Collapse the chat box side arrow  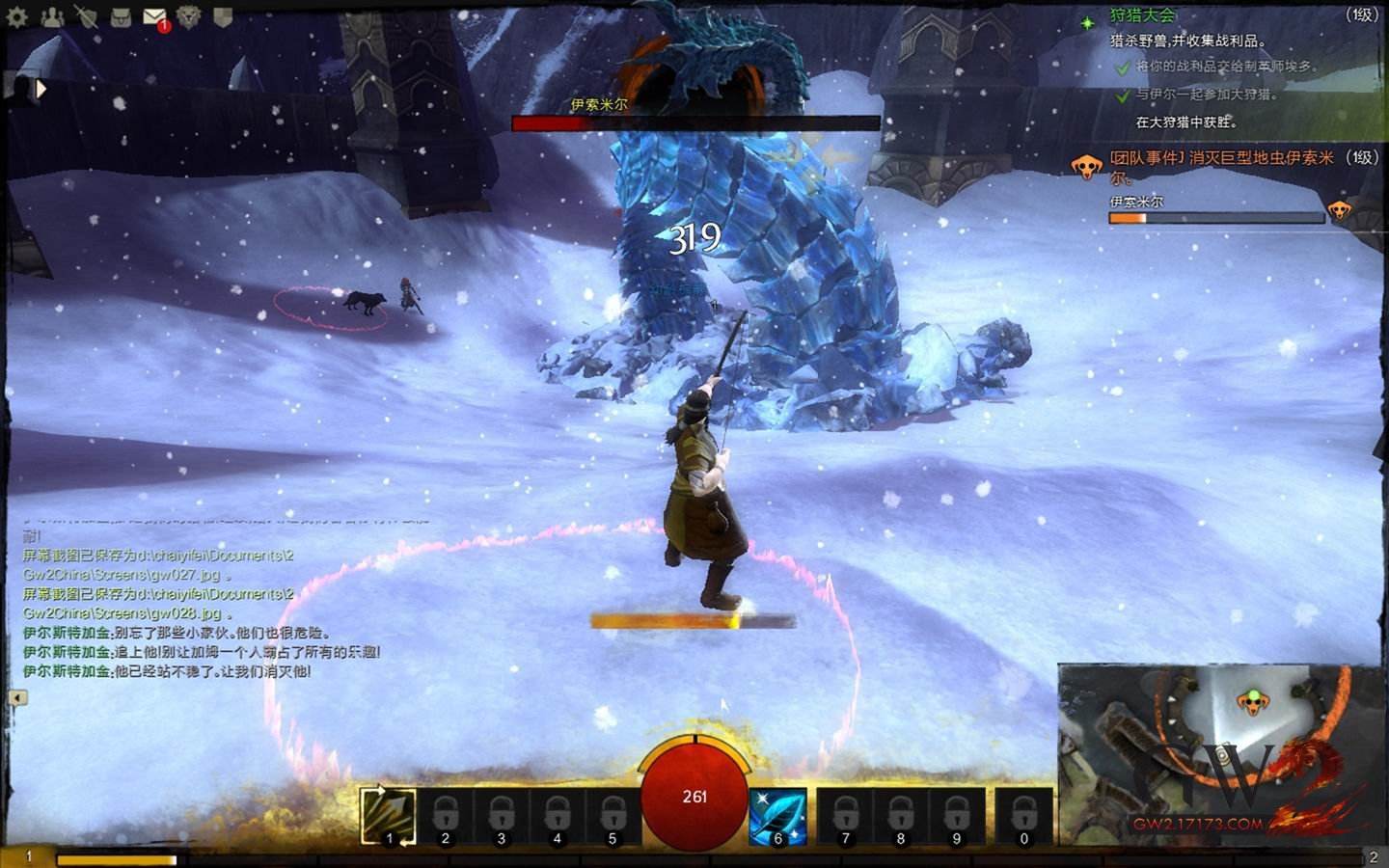[16, 697]
